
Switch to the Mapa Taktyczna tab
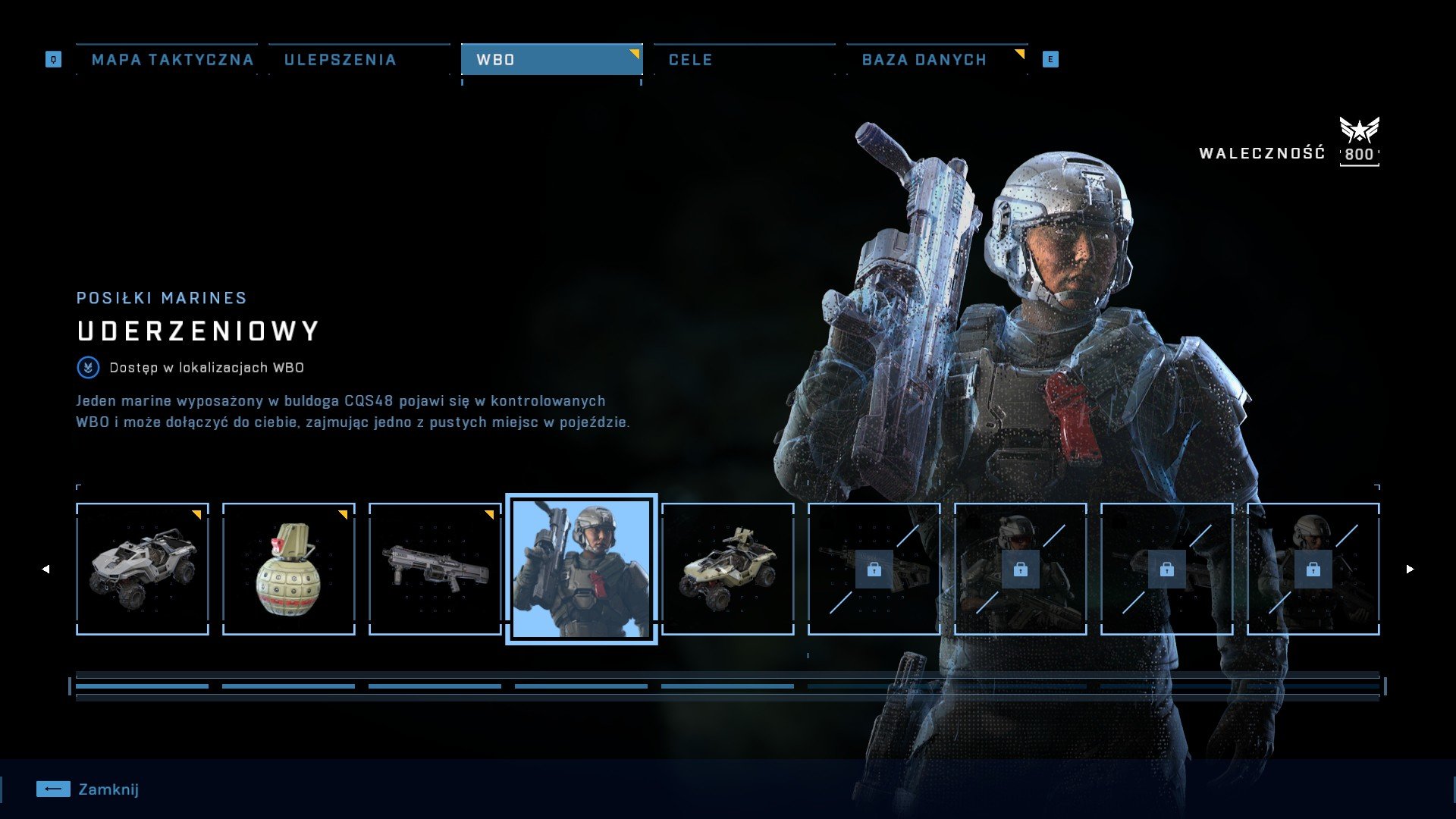(172, 60)
